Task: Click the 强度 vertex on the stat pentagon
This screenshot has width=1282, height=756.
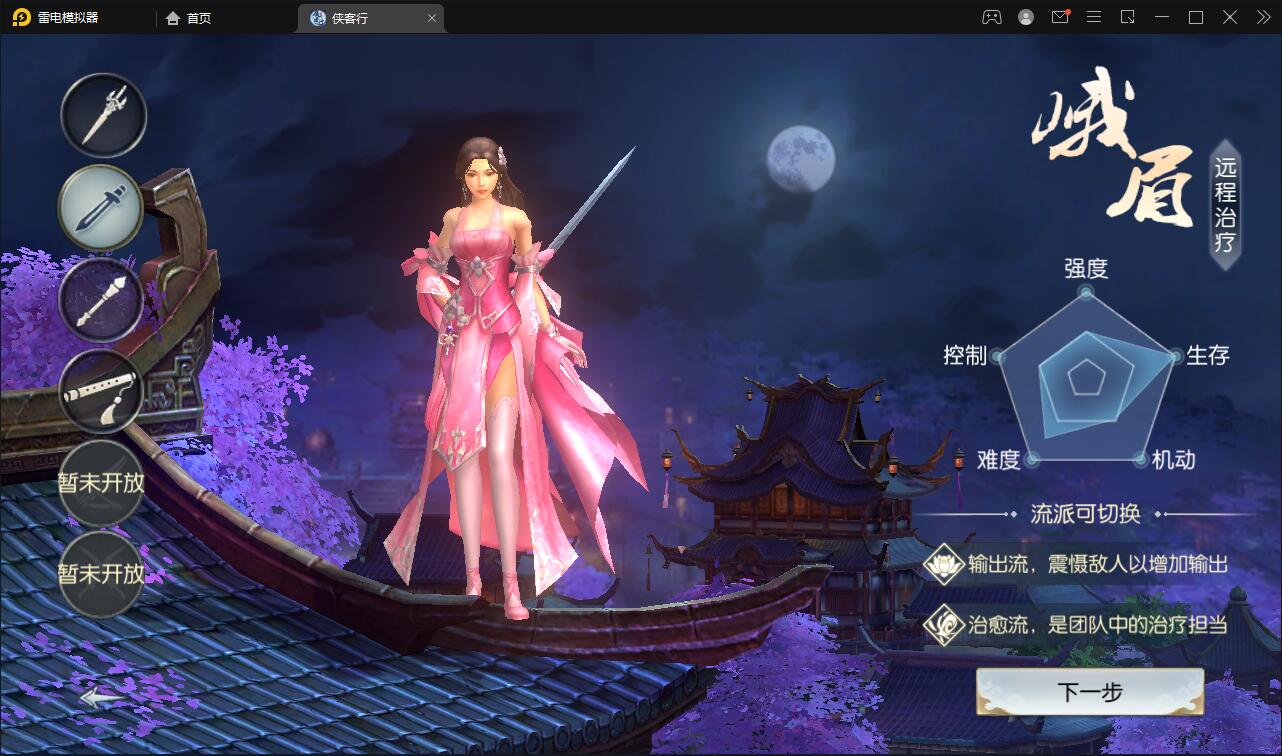Action: tap(1084, 293)
